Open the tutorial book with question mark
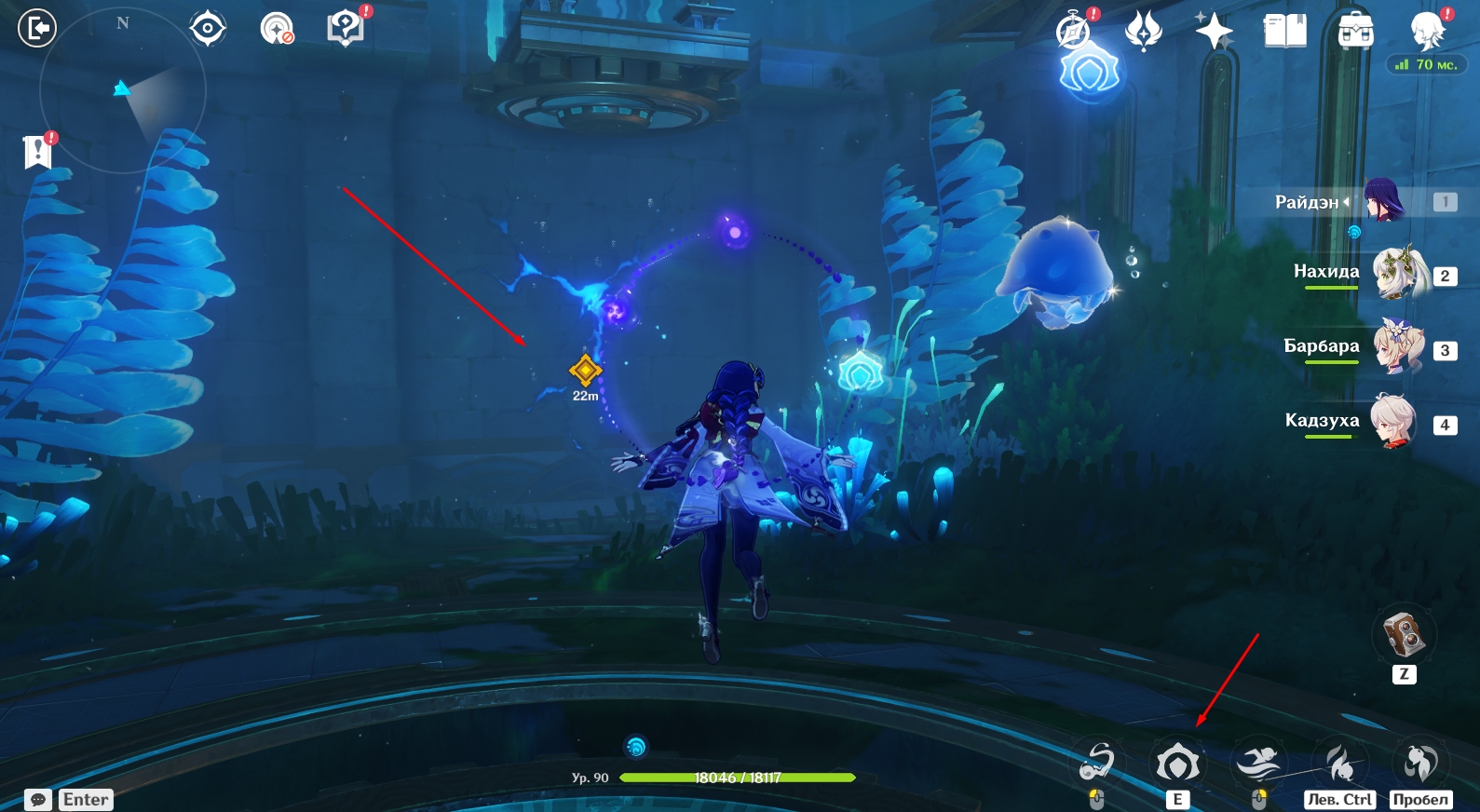Viewport: 1480px width, 812px height. (346, 28)
